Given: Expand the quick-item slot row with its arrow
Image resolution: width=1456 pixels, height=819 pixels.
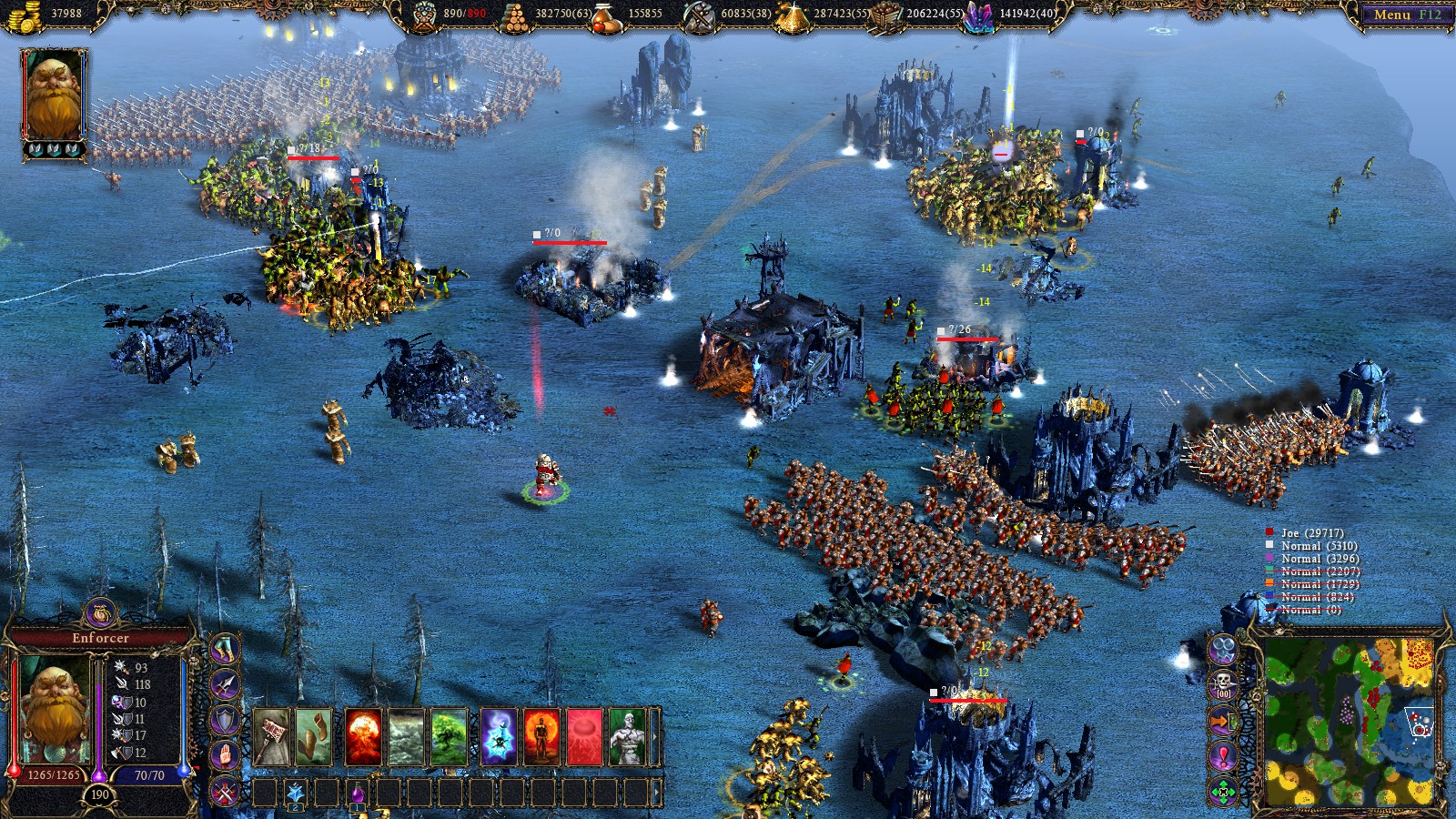Looking at the screenshot, I should pyautogui.click(x=658, y=791).
